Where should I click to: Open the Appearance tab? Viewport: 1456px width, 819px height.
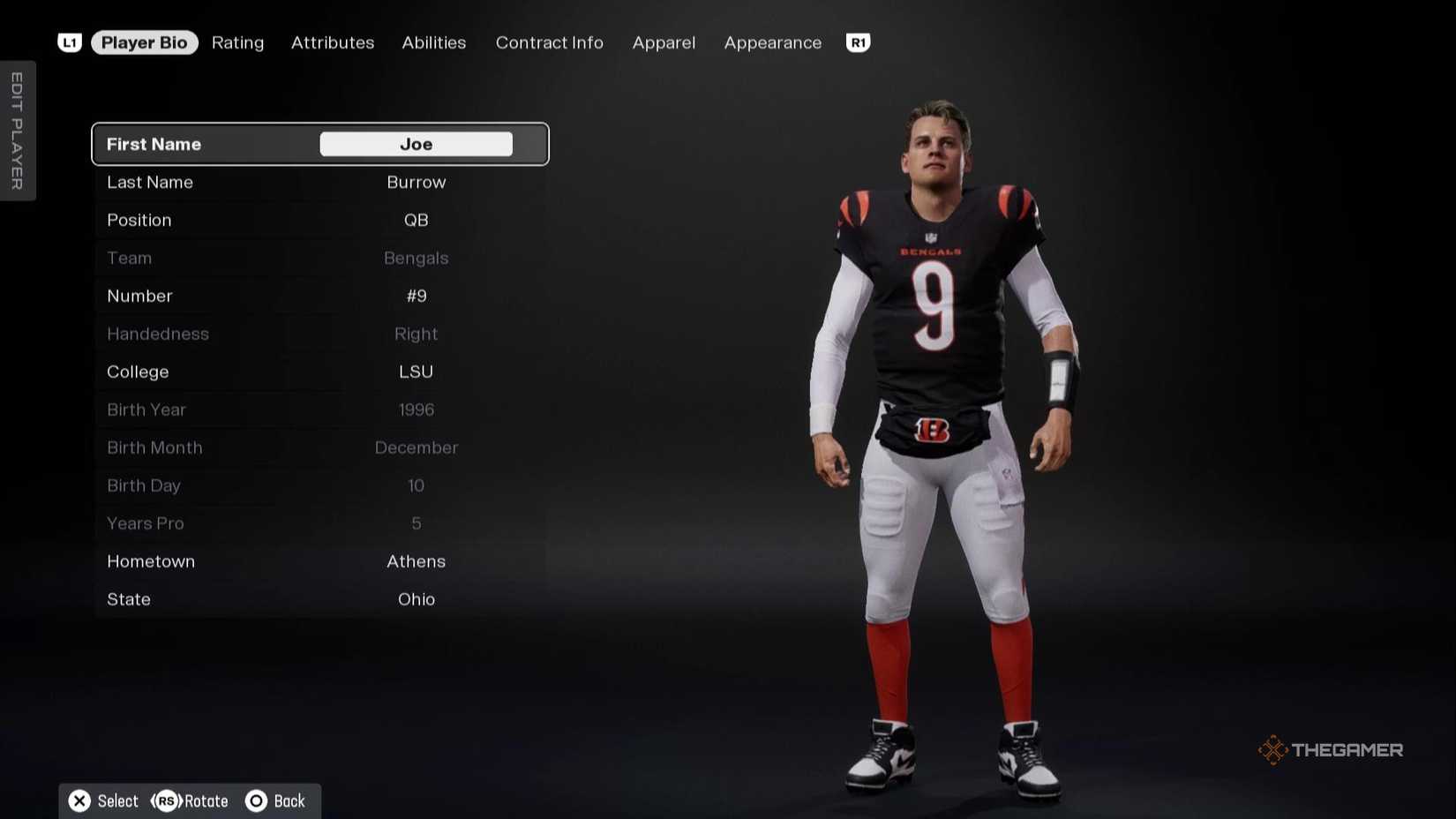(771, 42)
